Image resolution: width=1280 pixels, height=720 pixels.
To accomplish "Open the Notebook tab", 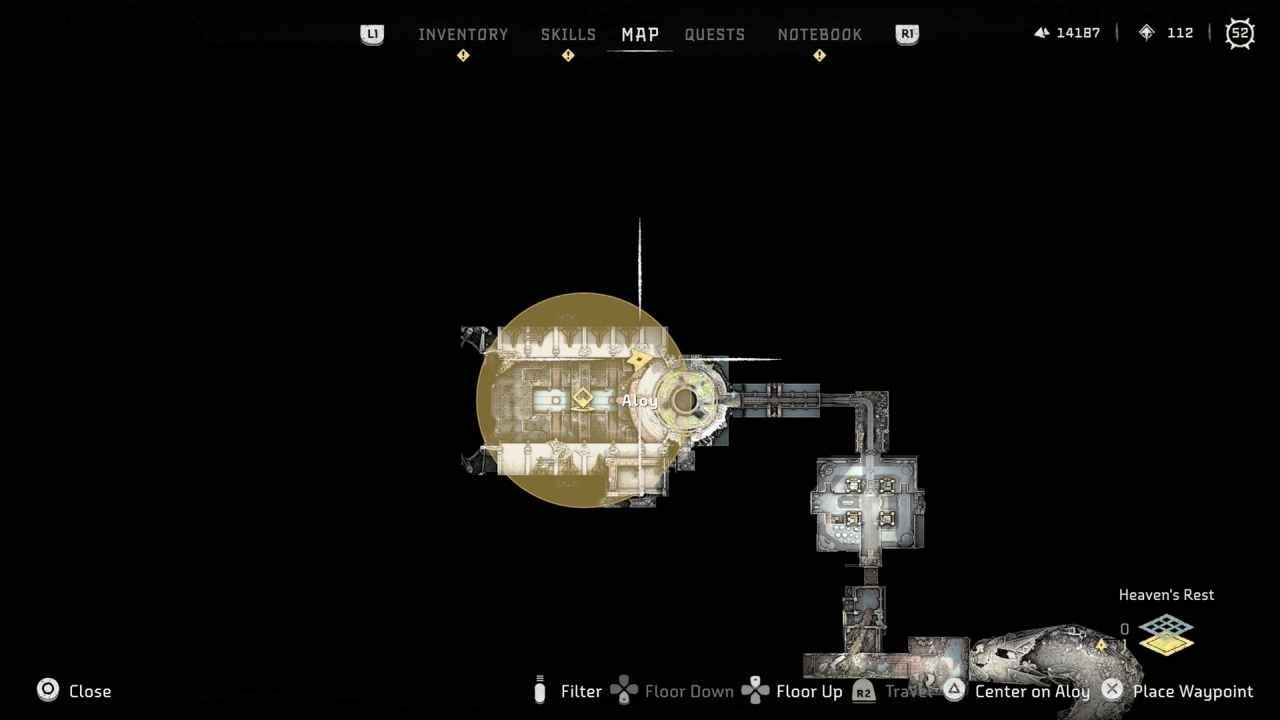I will pyautogui.click(x=819, y=34).
